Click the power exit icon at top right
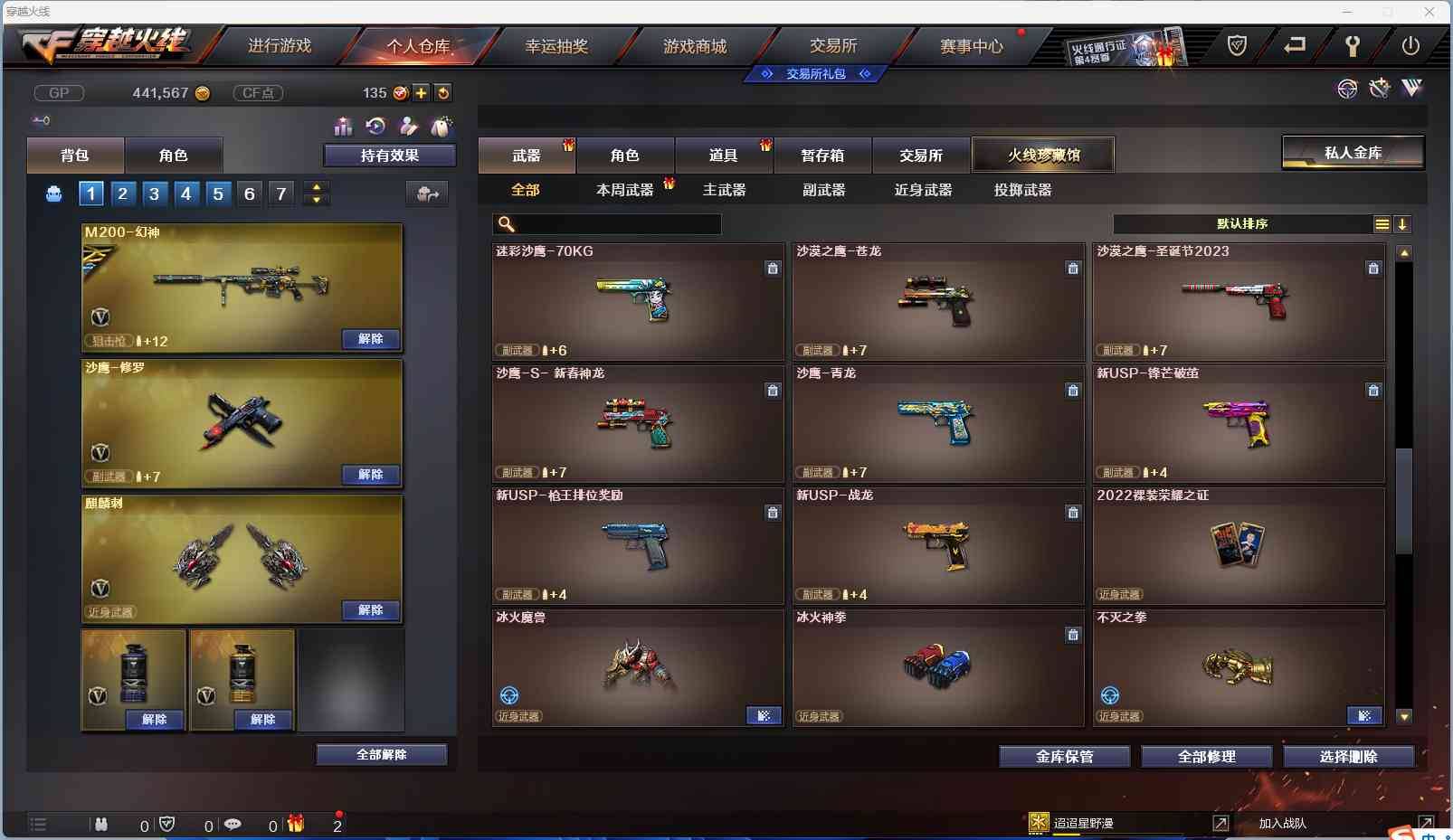This screenshot has height=840, width=1453. pyautogui.click(x=1411, y=44)
